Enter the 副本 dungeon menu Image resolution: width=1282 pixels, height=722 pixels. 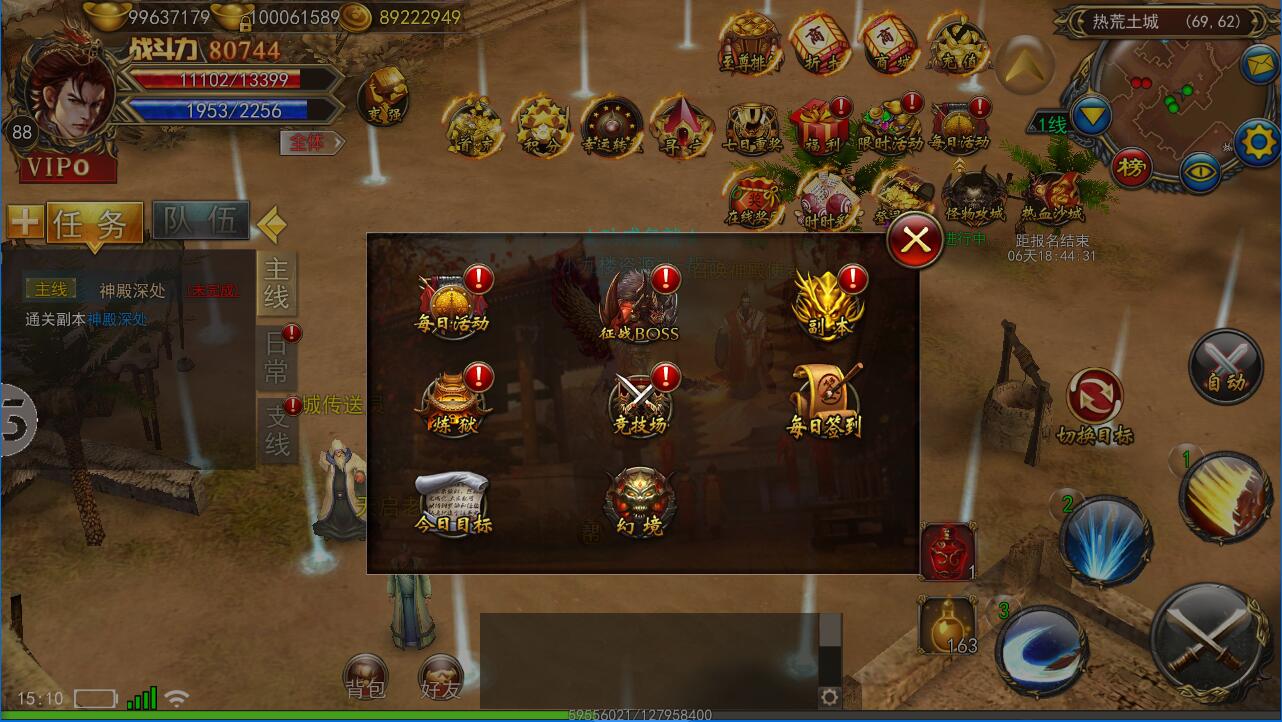(828, 302)
